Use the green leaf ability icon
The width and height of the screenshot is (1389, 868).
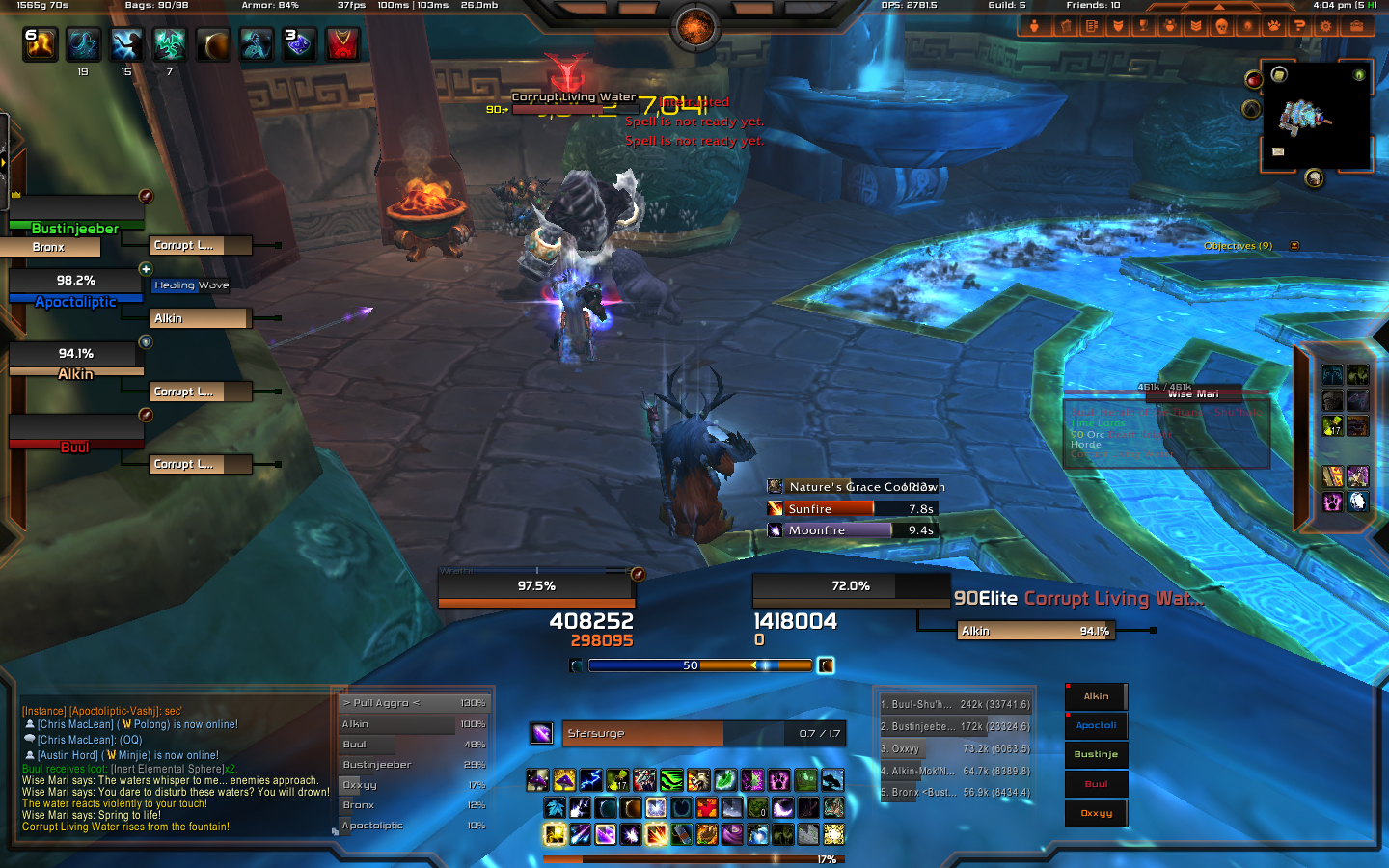click(x=726, y=779)
